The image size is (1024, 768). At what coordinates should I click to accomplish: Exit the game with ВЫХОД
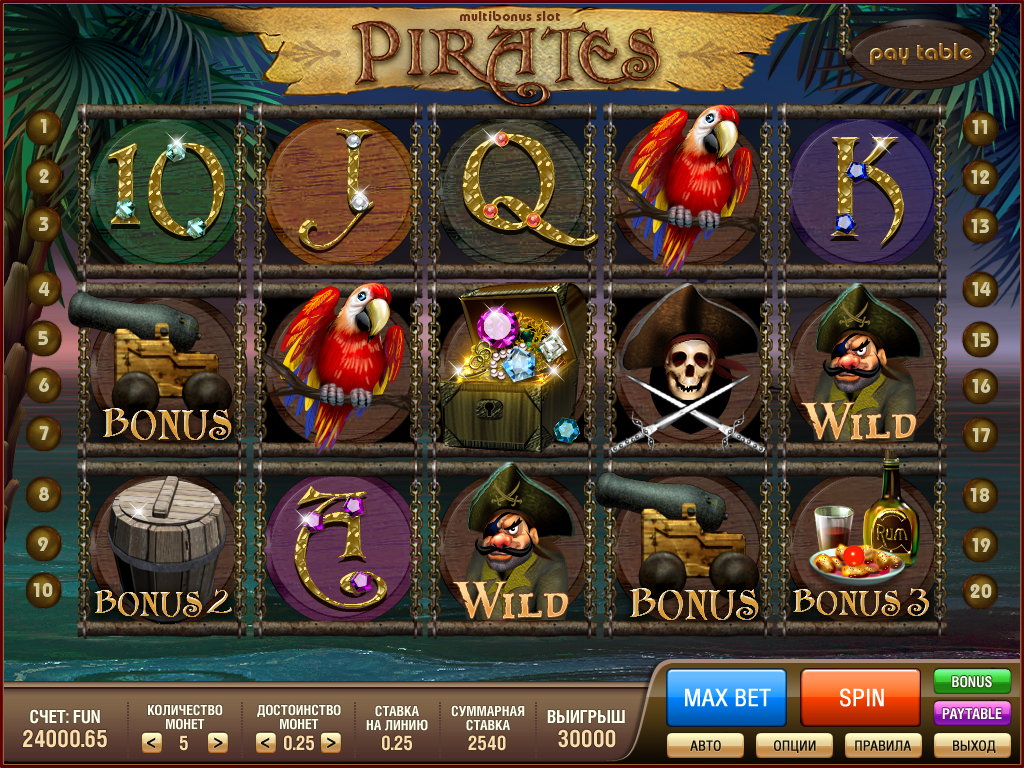pyautogui.click(x=972, y=745)
